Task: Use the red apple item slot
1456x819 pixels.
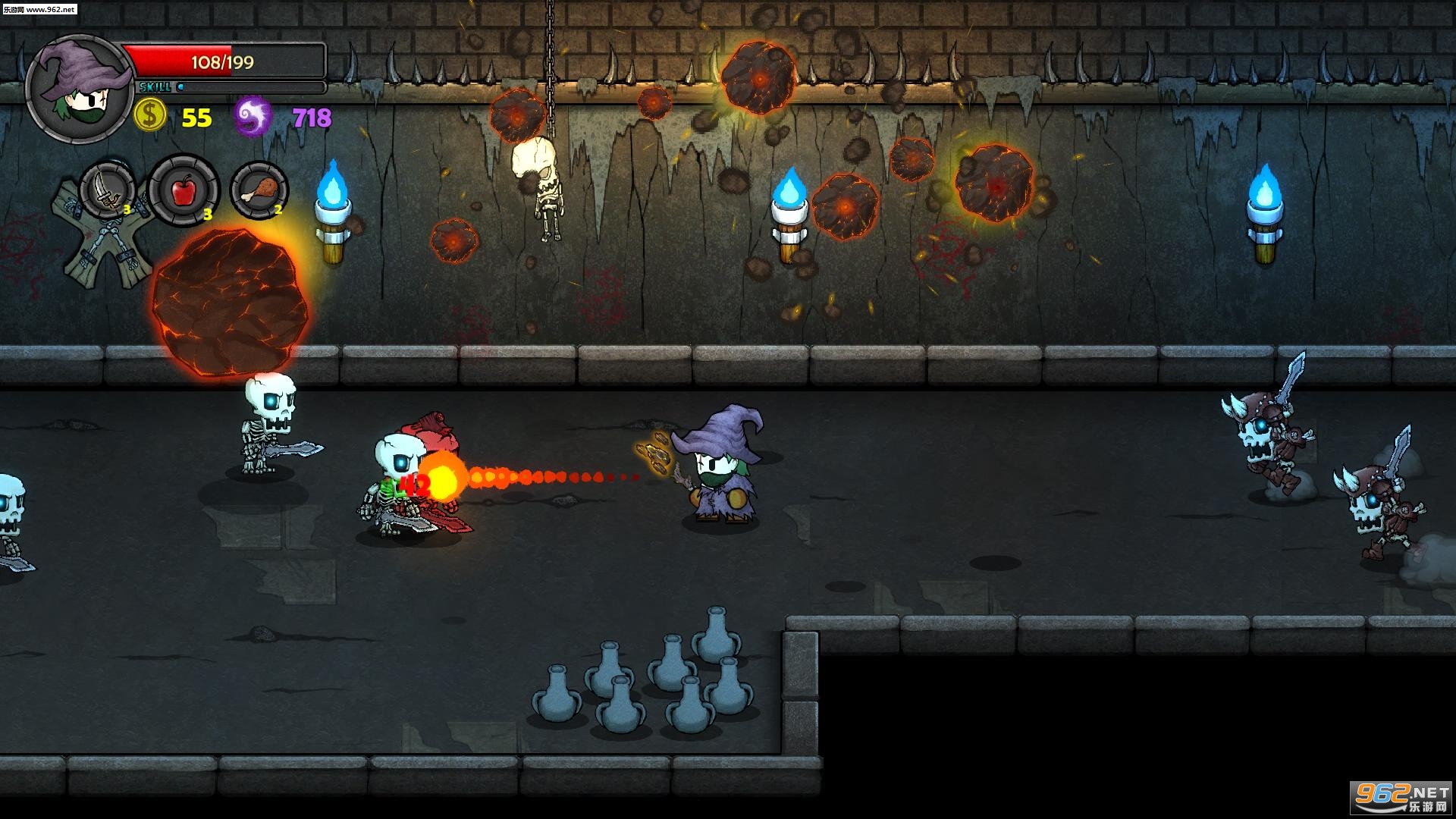Action: point(184,190)
